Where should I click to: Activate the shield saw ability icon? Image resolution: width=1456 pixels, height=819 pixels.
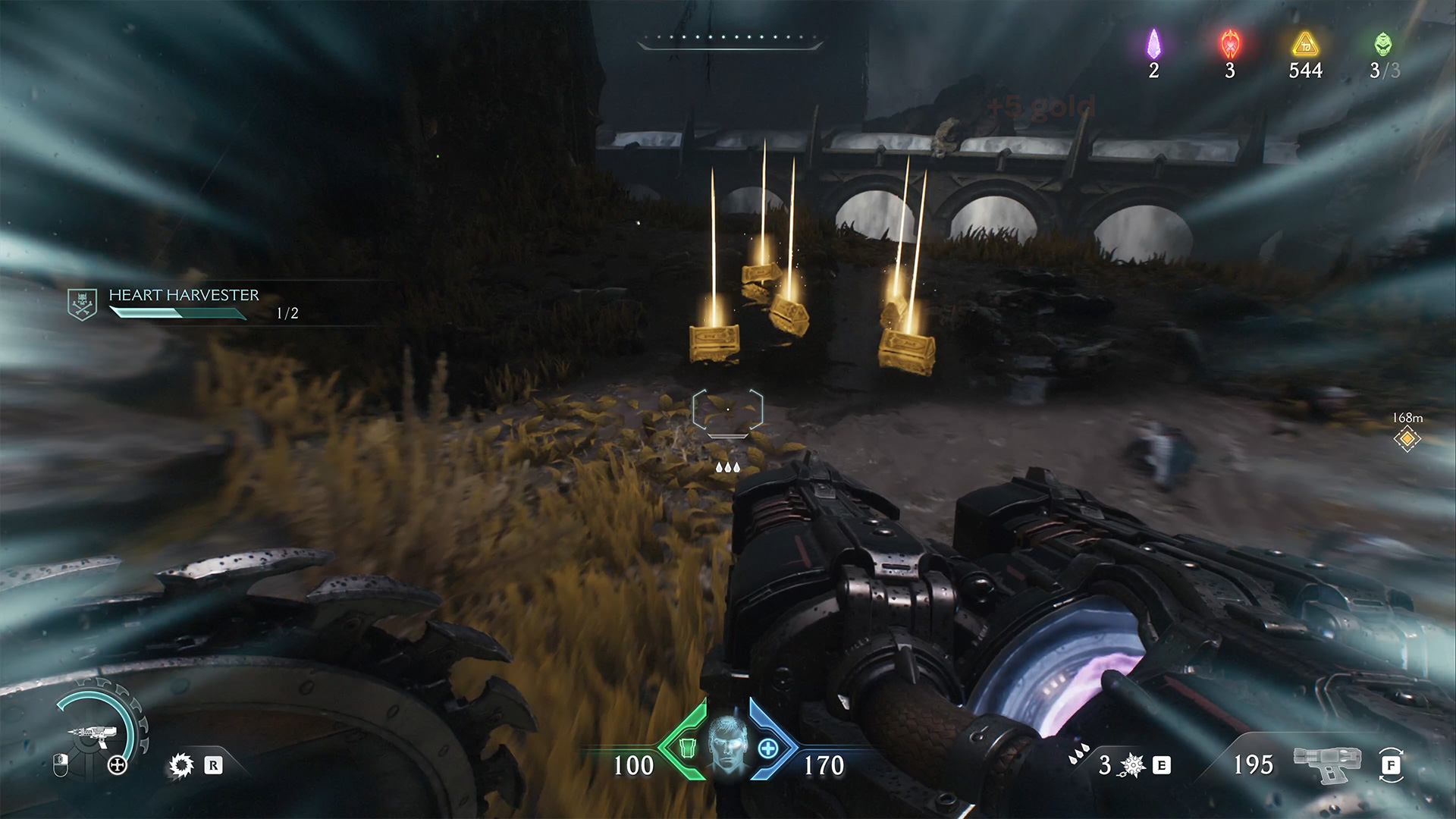pyautogui.click(x=181, y=766)
